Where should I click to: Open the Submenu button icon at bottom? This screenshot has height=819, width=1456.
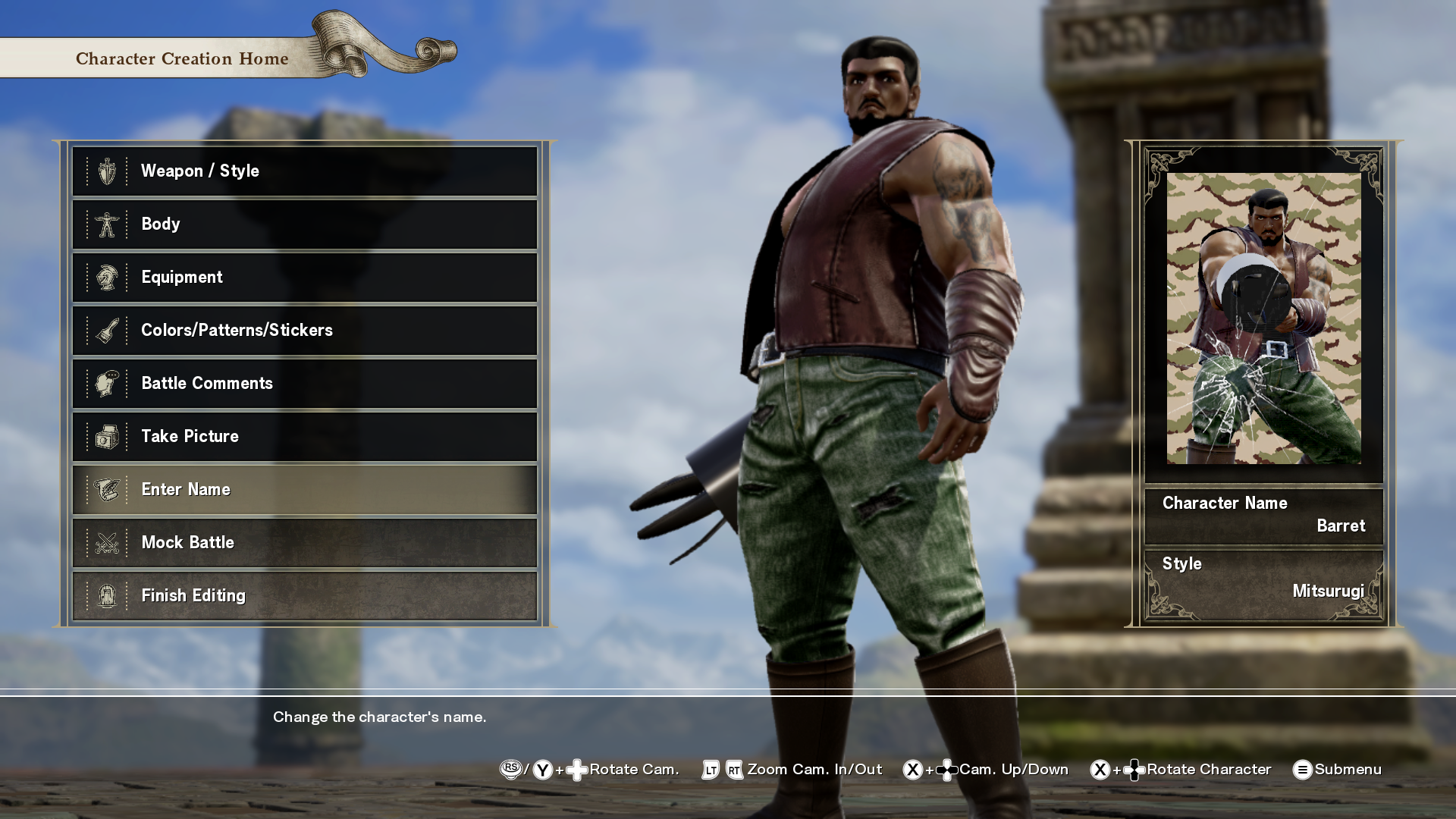[x=1304, y=769]
